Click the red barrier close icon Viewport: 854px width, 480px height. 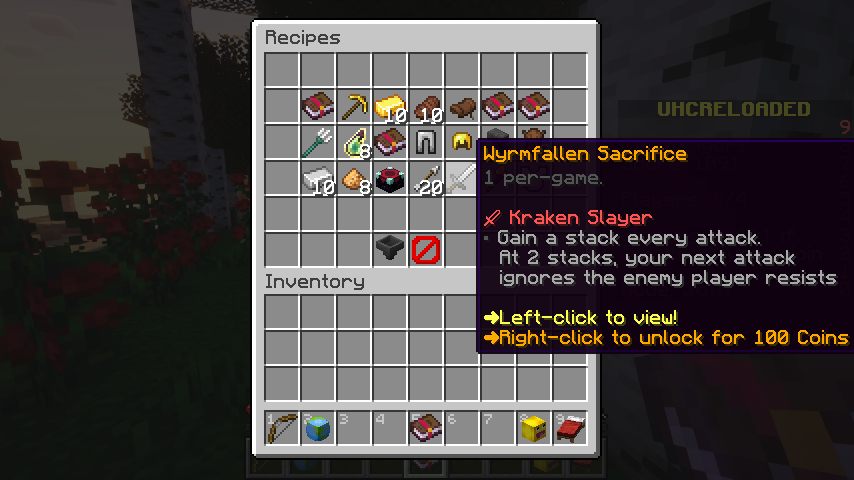426,248
